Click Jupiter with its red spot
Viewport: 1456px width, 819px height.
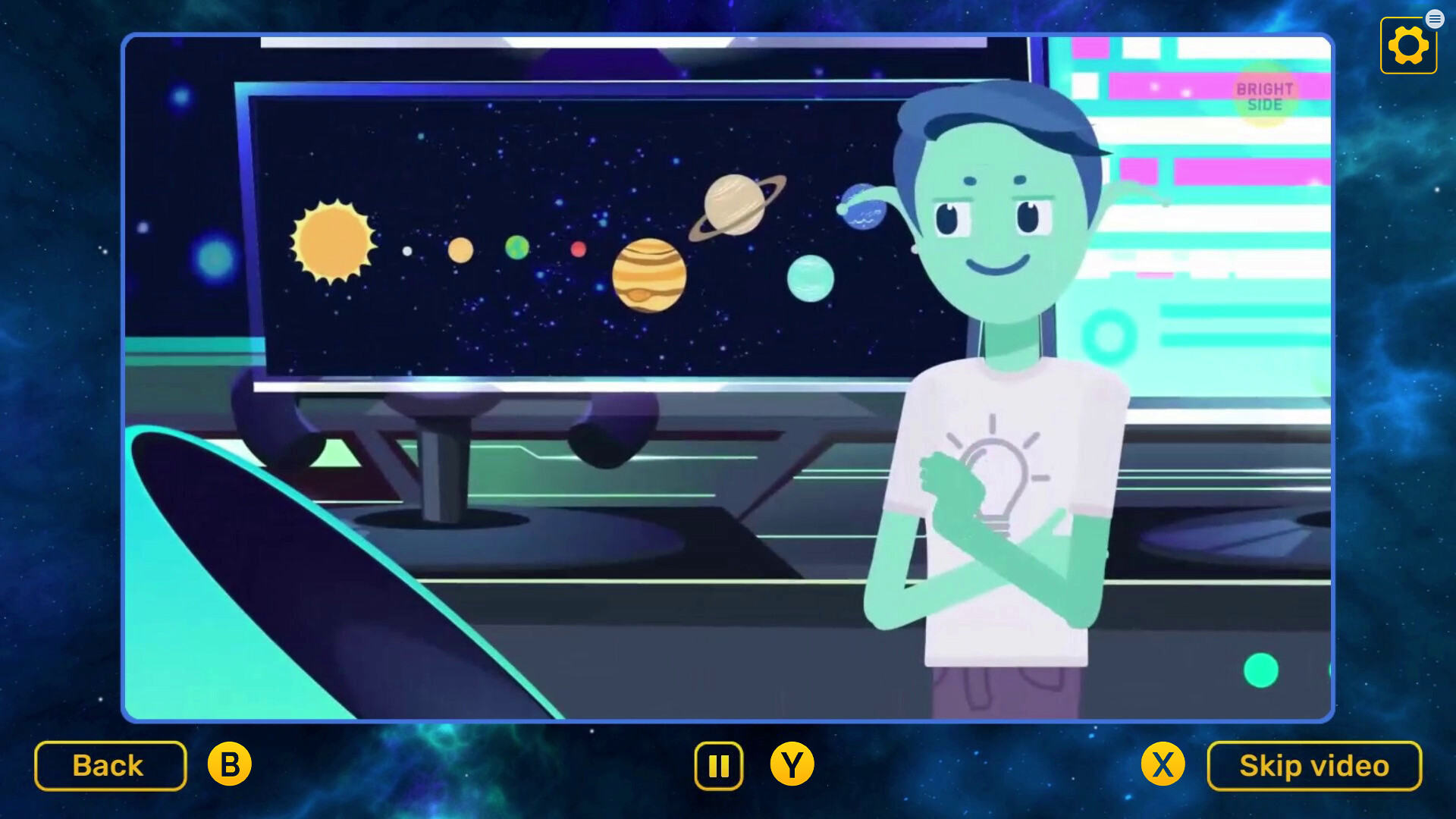tap(648, 273)
